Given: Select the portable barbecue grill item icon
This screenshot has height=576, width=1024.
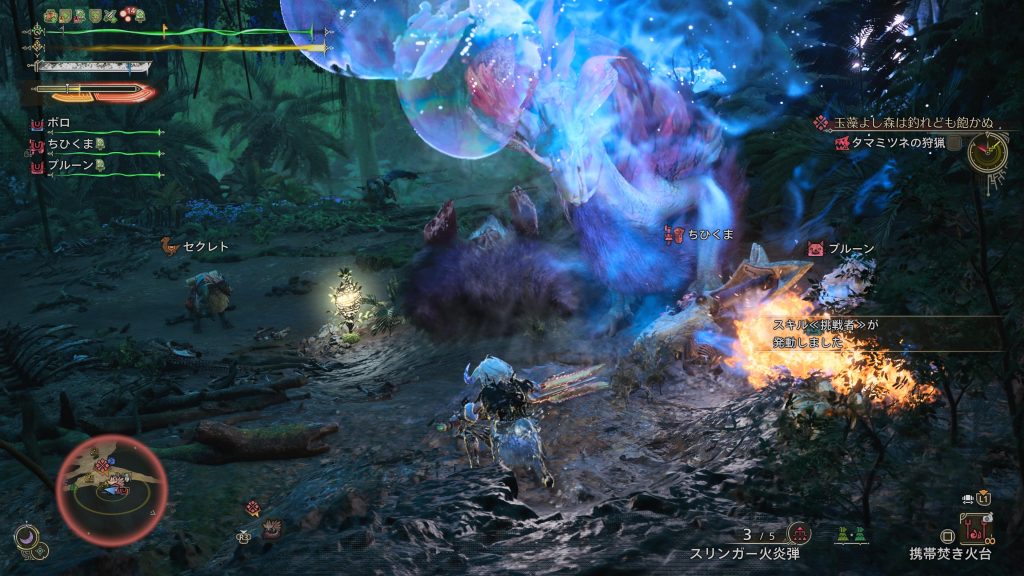Looking at the screenshot, I should [x=974, y=527].
